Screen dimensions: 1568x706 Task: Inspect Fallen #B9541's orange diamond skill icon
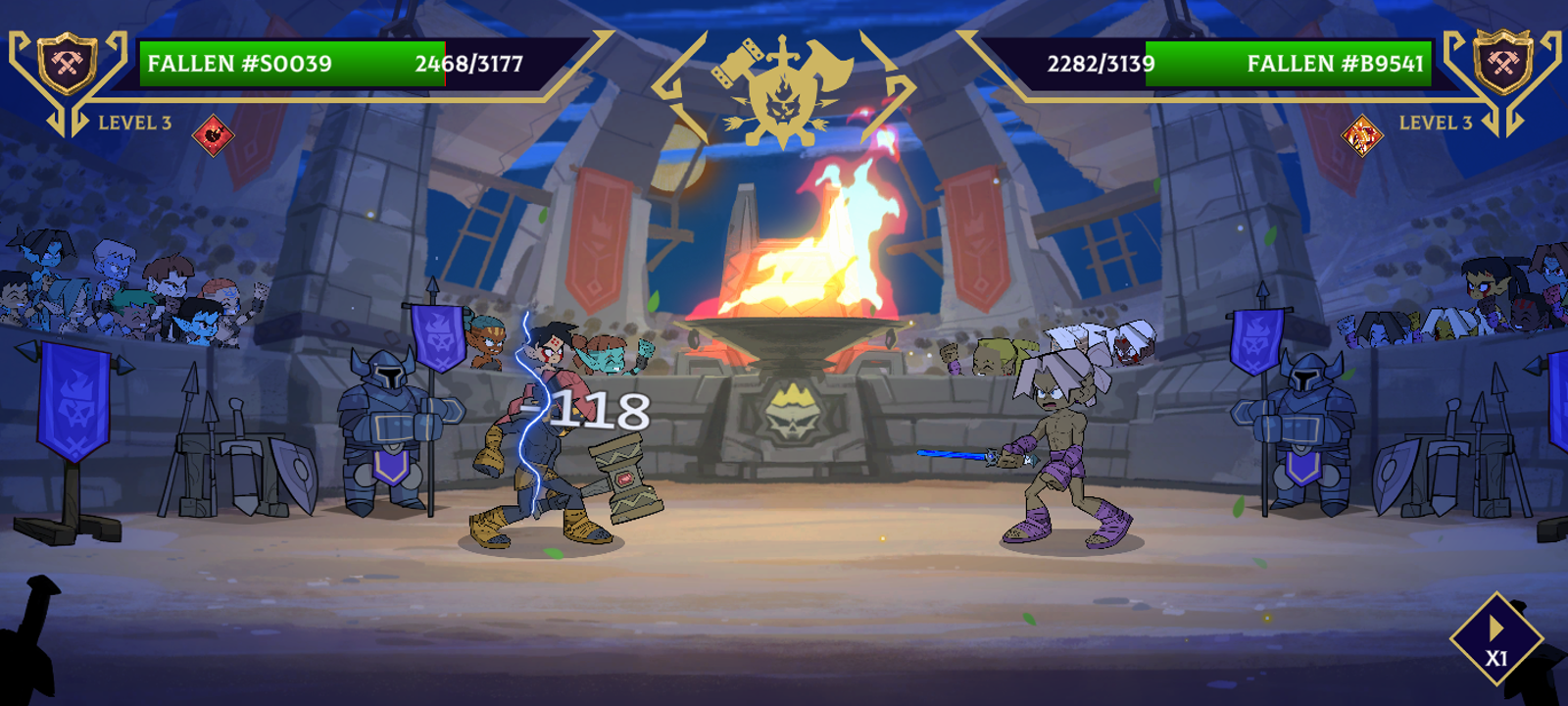(1361, 134)
